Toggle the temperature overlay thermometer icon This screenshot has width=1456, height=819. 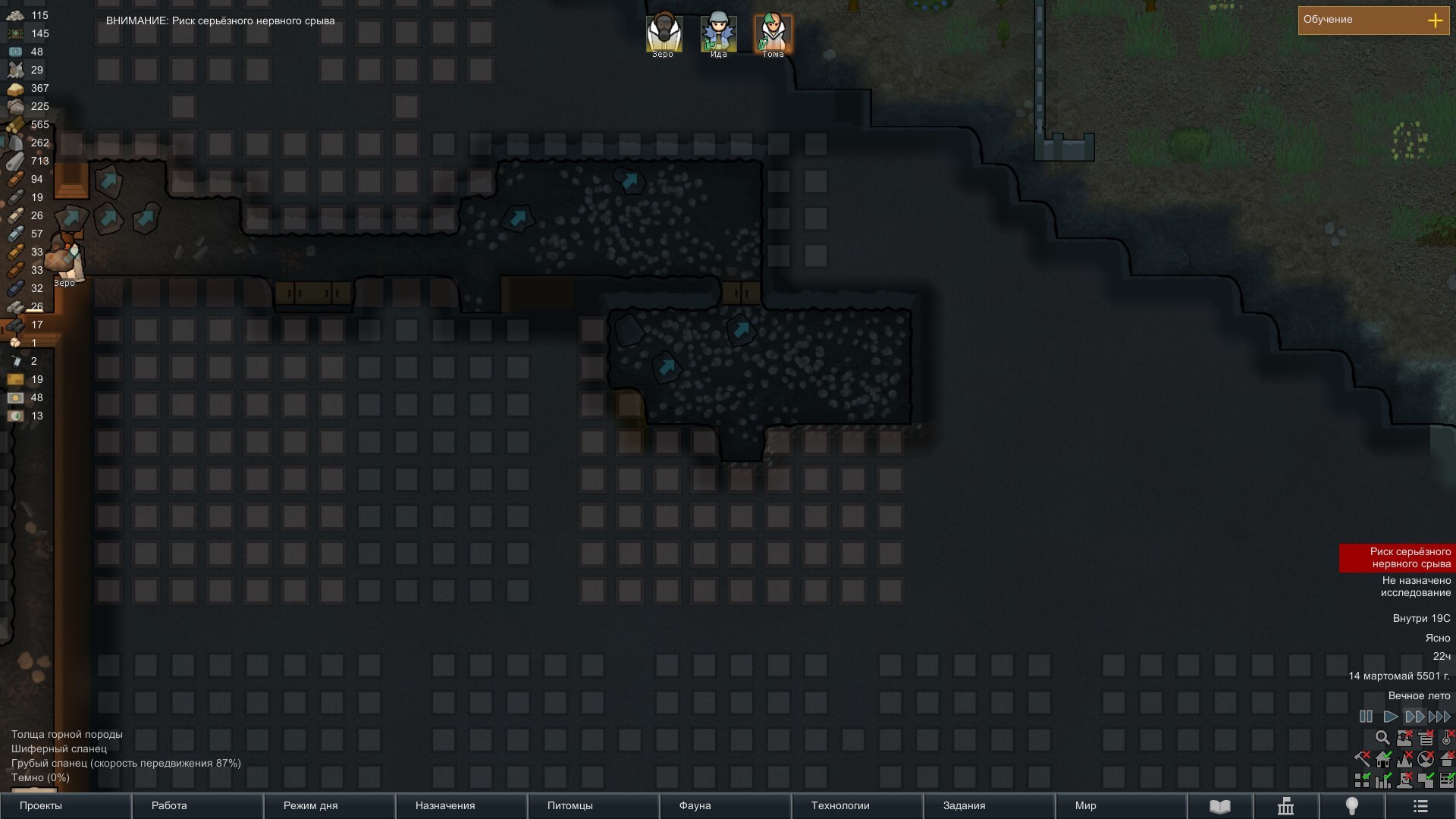[x=1447, y=737]
